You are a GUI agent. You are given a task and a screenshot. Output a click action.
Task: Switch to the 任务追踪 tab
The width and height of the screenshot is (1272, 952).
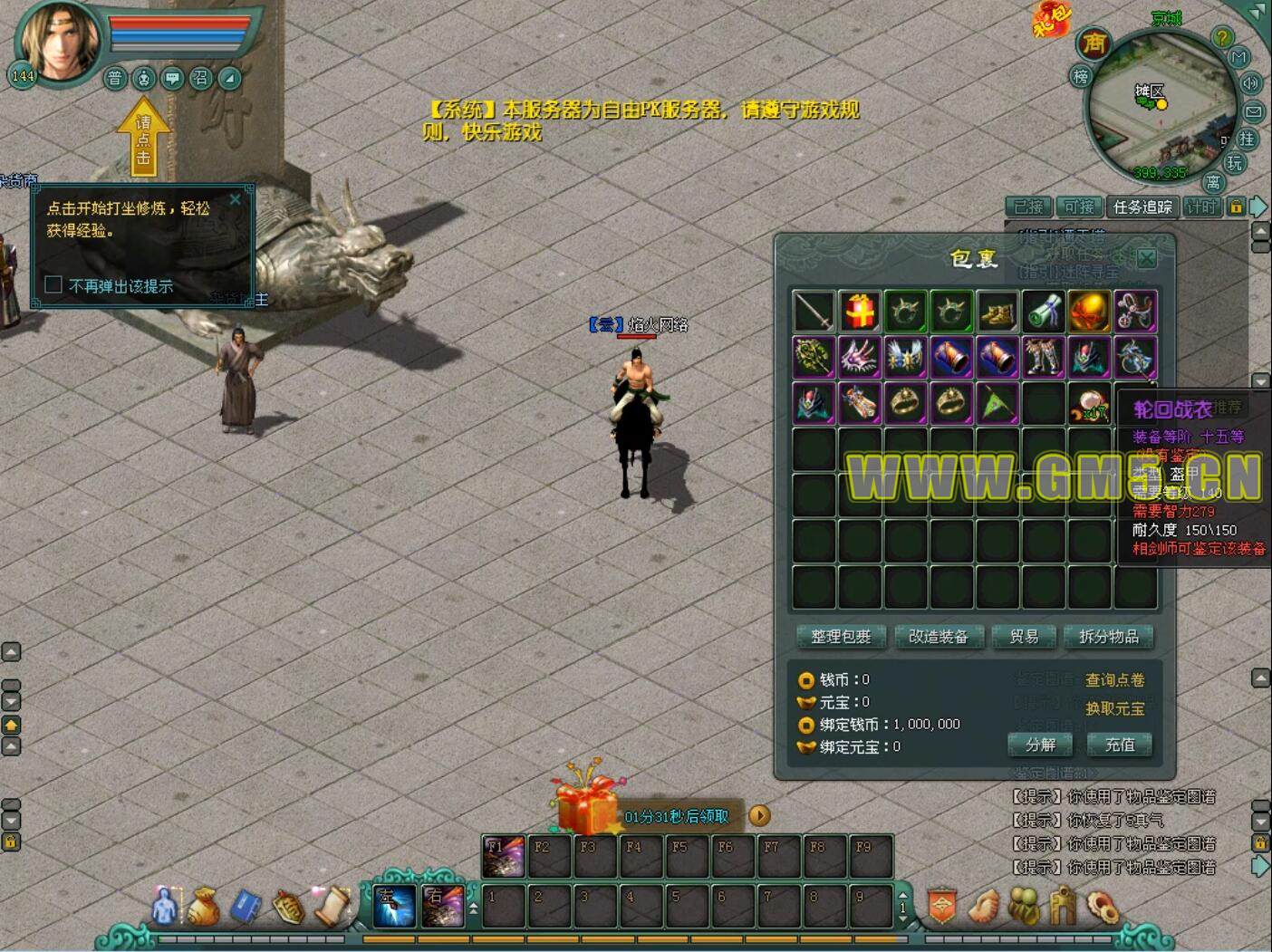click(x=1142, y=207)
